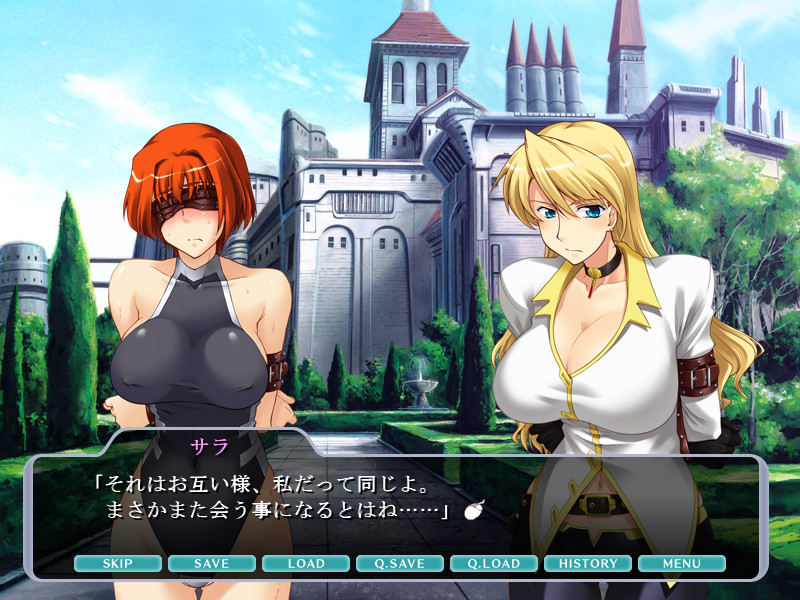This screenshot has height=600, width=800.
Task: Quick load with Q.LOAD
Action: point(494,563)
